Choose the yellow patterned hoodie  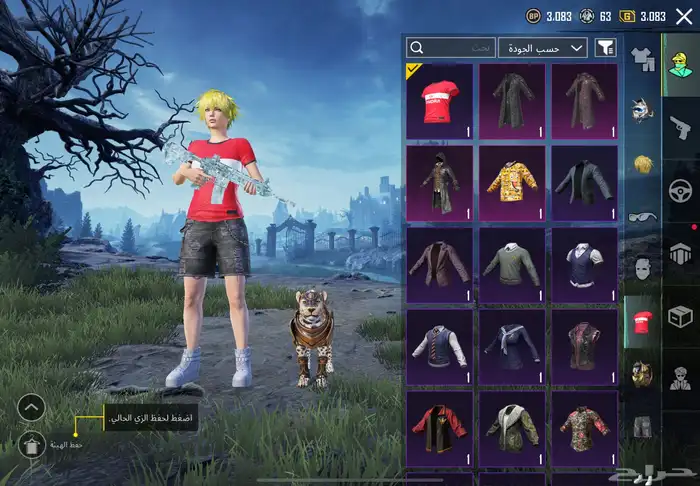512,183
